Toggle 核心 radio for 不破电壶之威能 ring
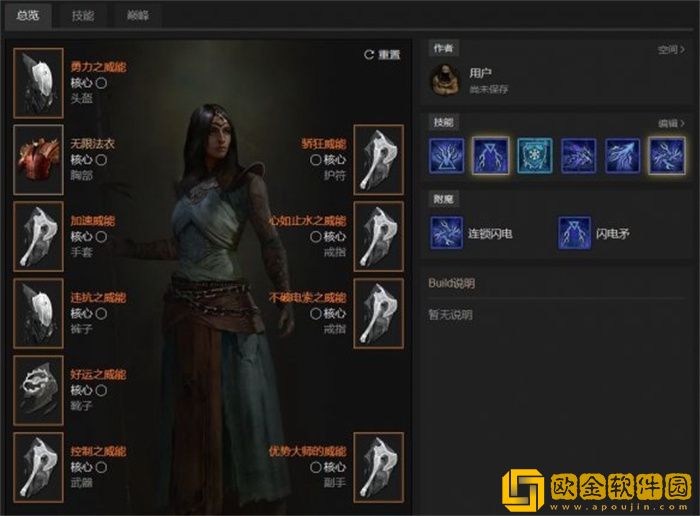Screen dimensions: 700x516 (x=316, y=313)
